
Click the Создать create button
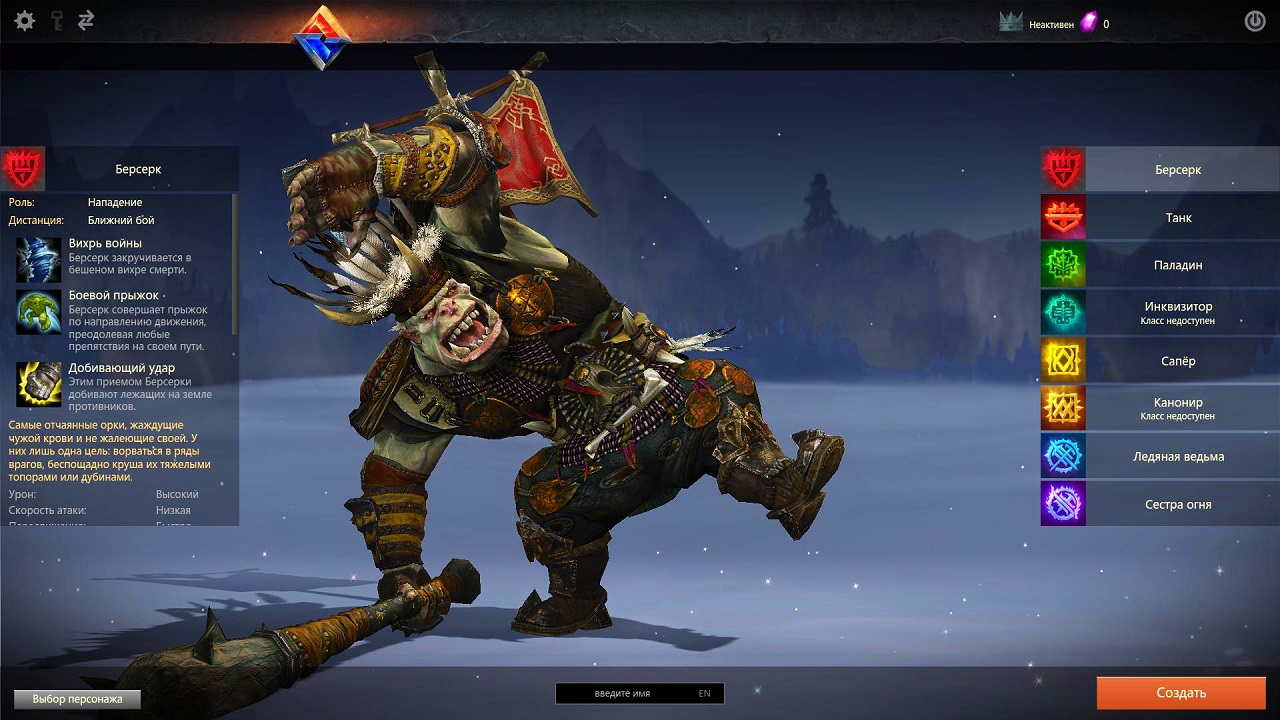click(1181, 693)
